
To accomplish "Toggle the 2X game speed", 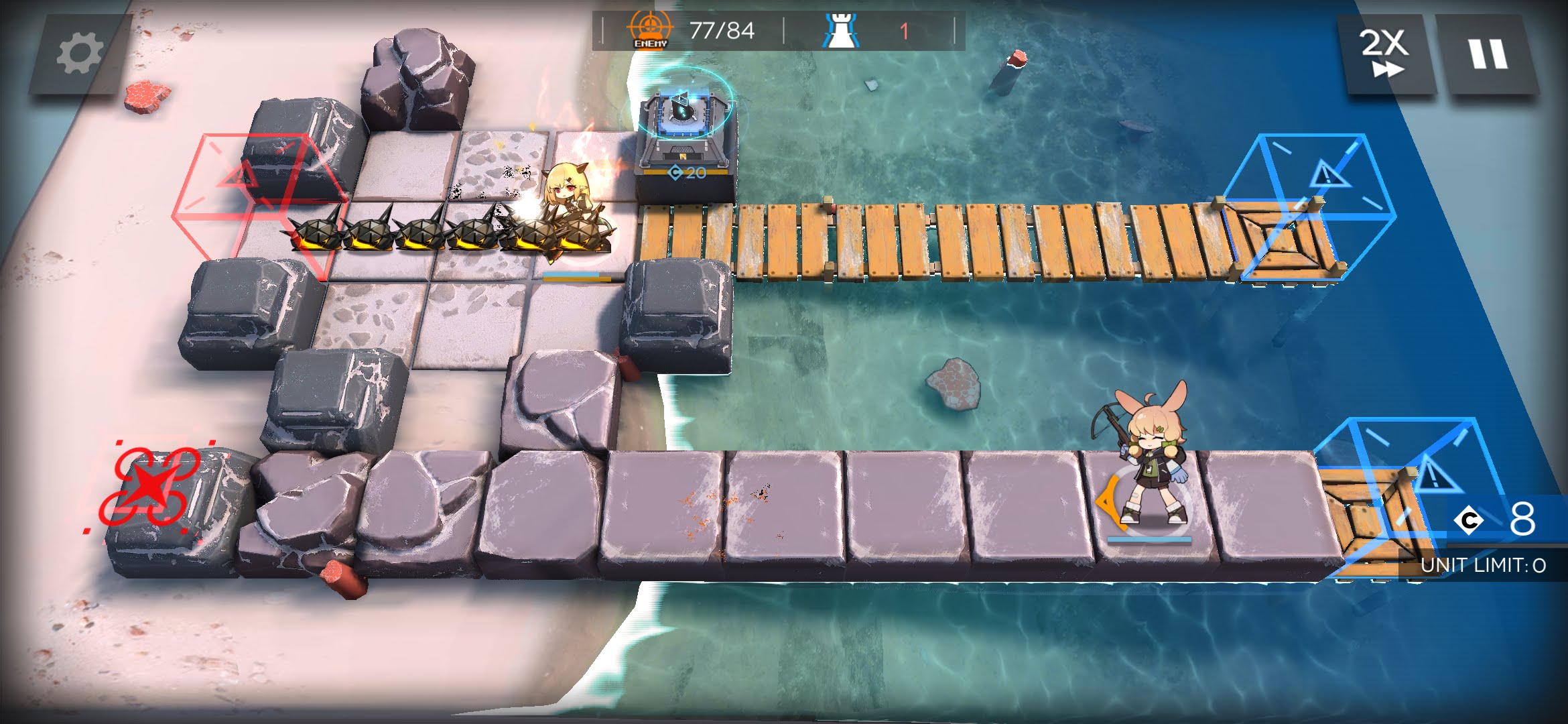I will (1384, 54).
